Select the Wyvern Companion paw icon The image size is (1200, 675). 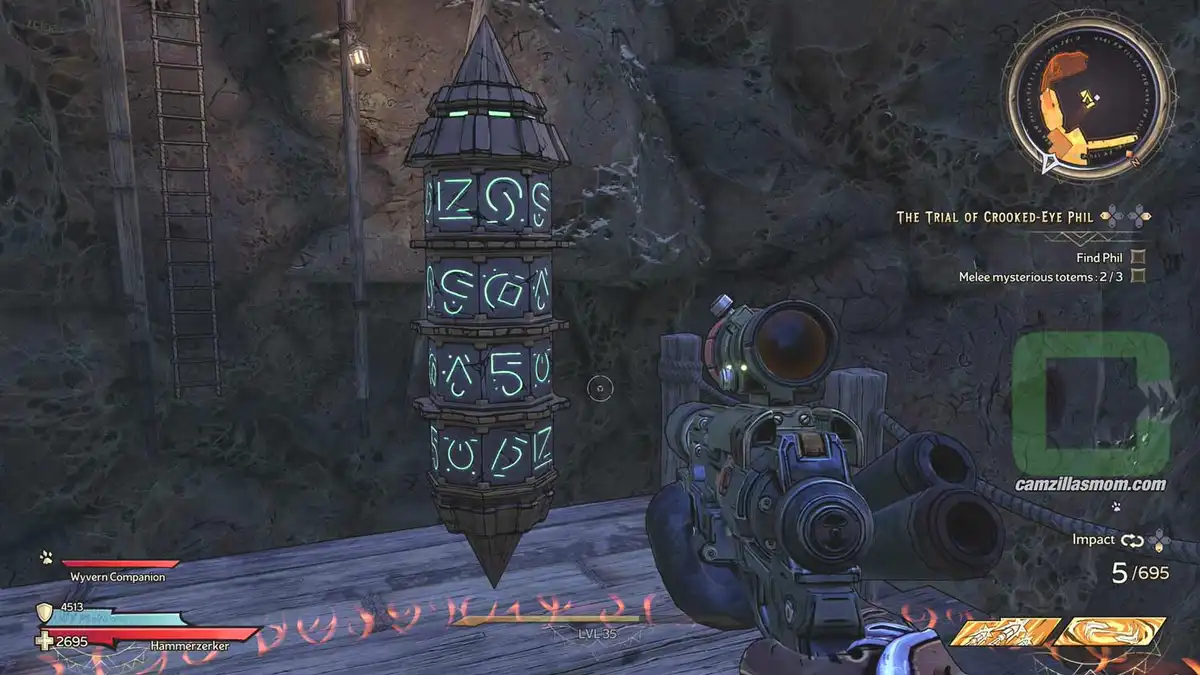point(46,557)
